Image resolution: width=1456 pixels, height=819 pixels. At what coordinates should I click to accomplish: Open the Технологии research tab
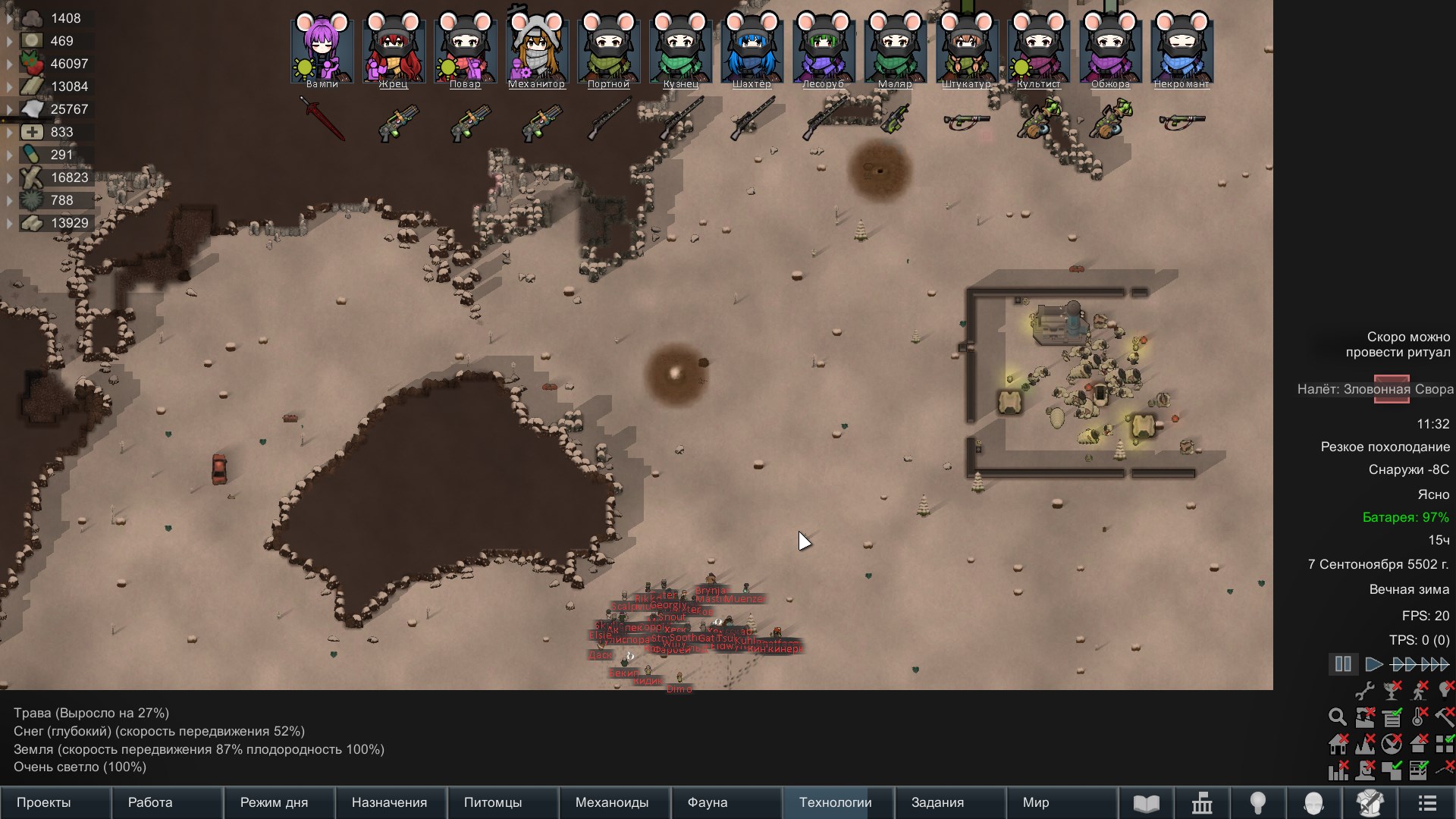835,802
